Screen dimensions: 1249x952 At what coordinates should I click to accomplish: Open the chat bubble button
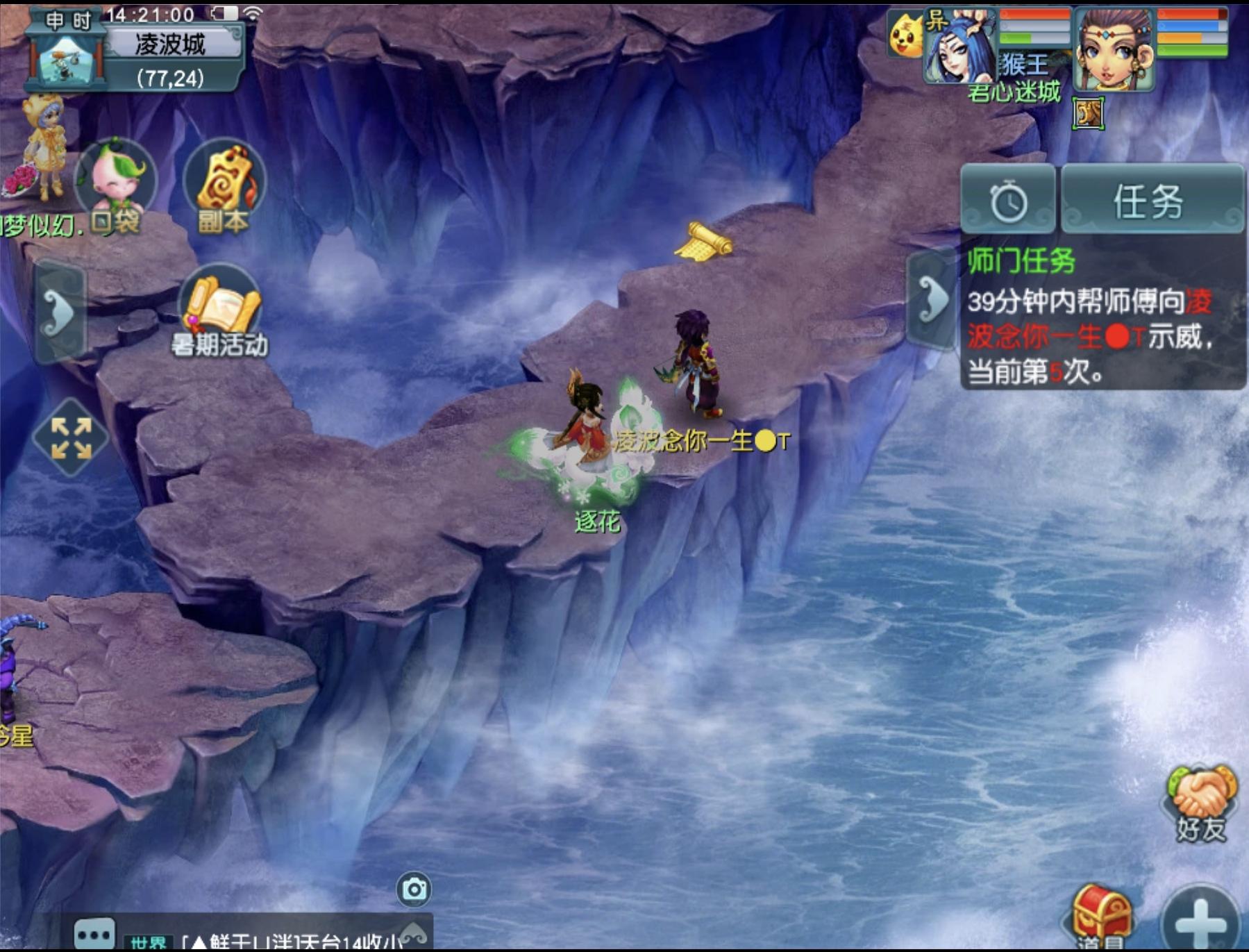click(94, 934)
